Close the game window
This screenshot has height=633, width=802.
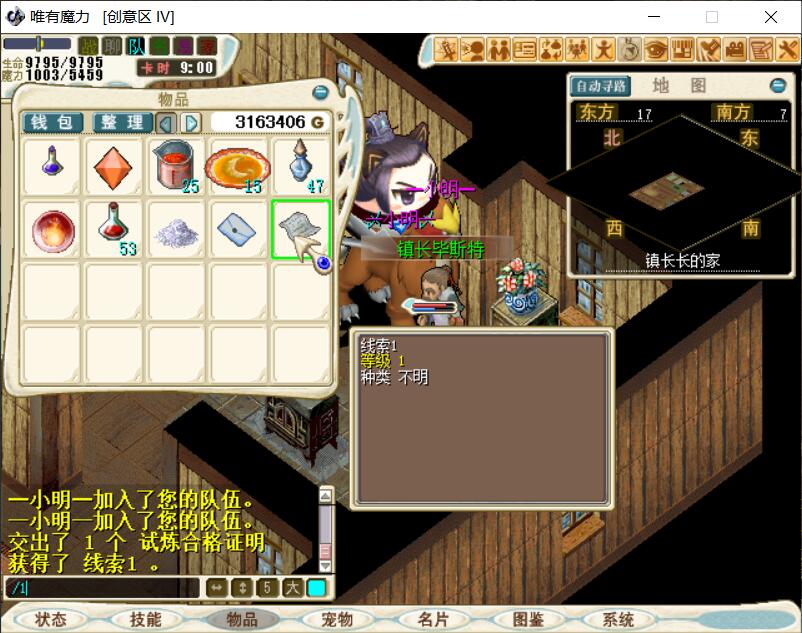click(771, 17)
